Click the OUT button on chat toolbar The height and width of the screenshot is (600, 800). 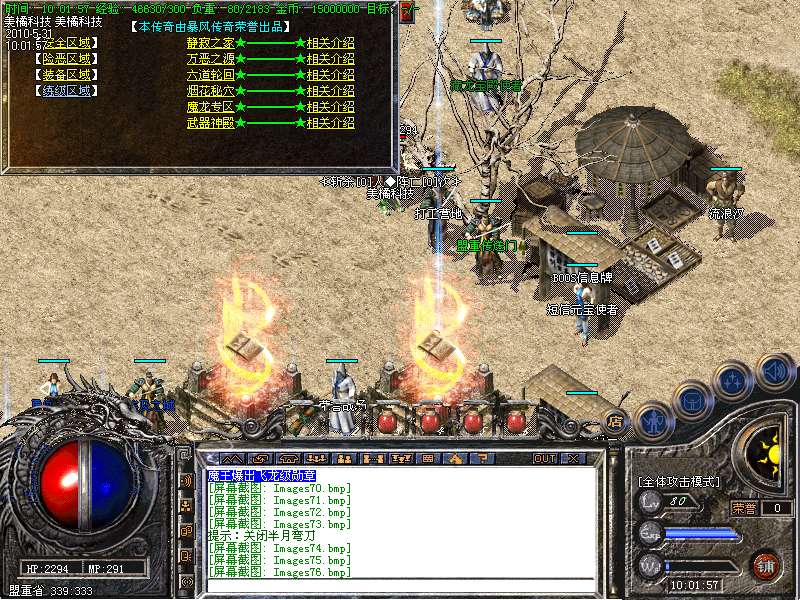pyautogui.click(x=544, y=458)
